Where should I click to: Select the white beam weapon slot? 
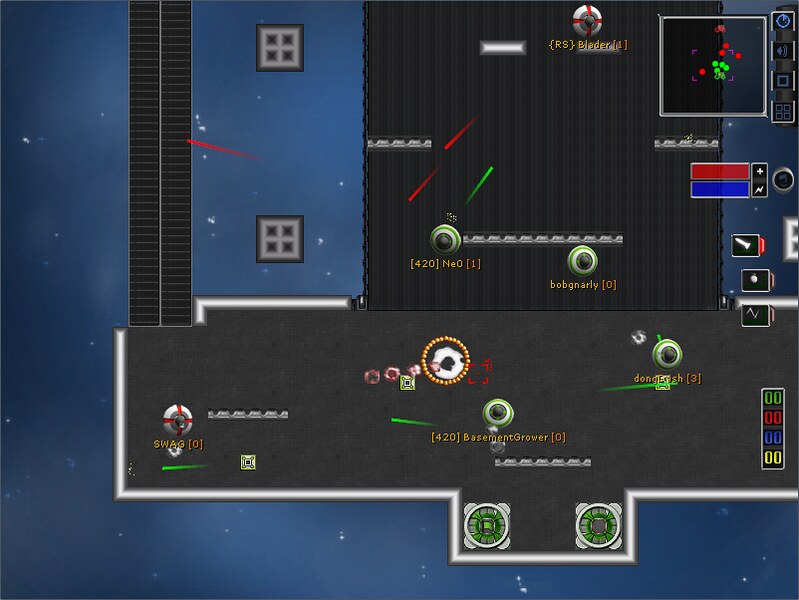[746, 245]
